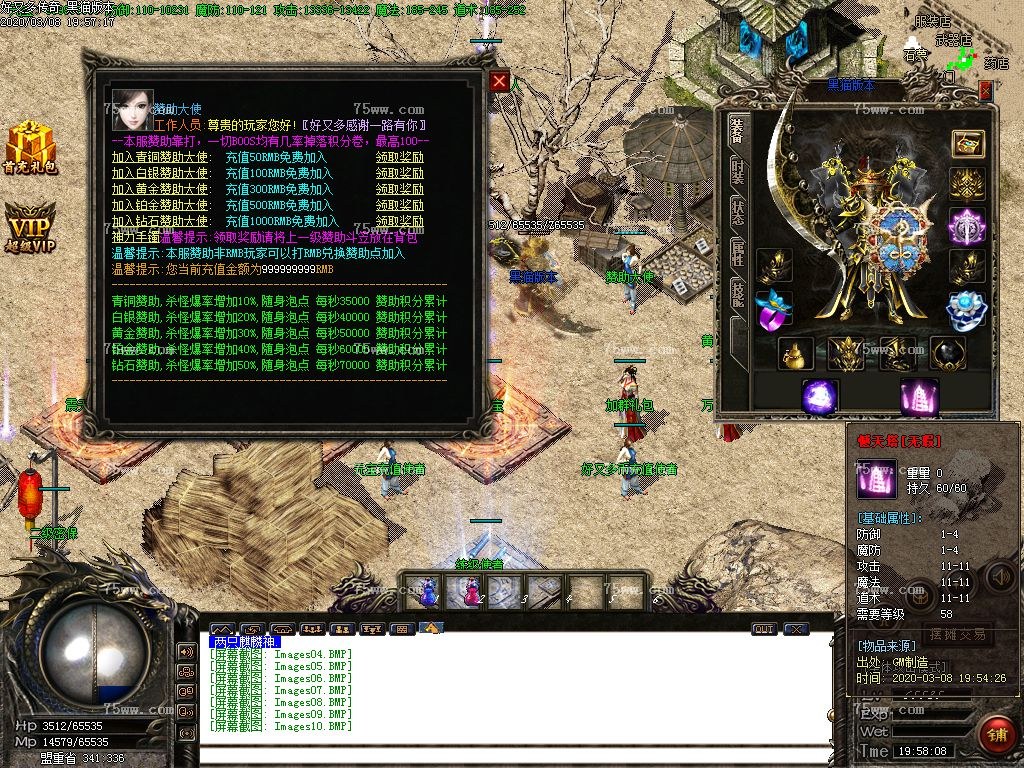Switch to the 状态 status tab
Screen dimensions: 1024x768
pos(737,212)
